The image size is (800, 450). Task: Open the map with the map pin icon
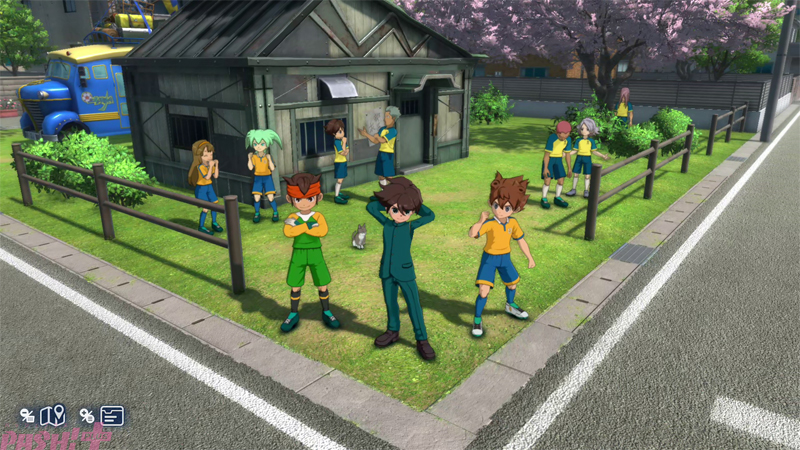[52, 414]
